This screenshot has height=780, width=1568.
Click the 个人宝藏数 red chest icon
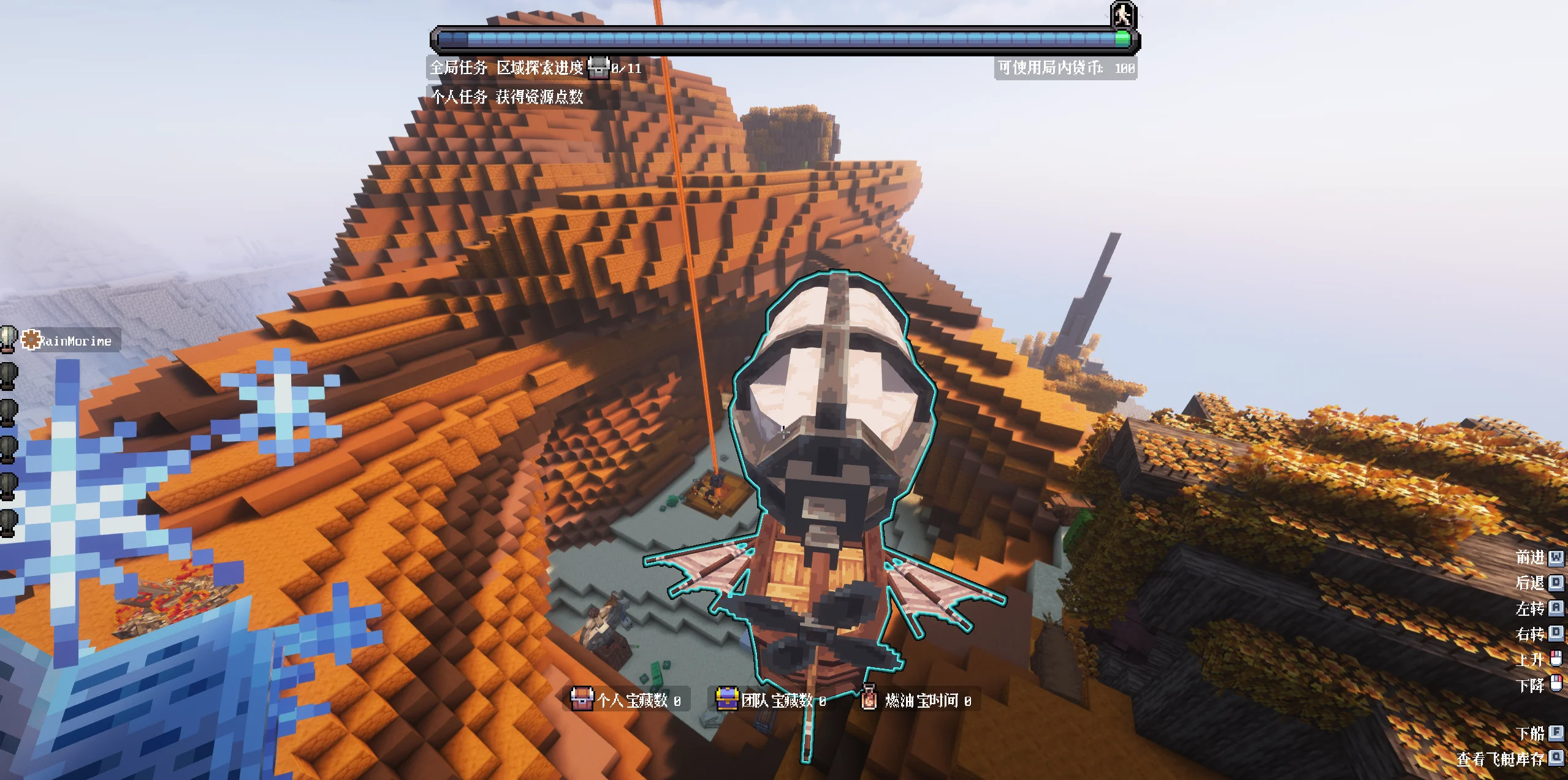point(582,699)
